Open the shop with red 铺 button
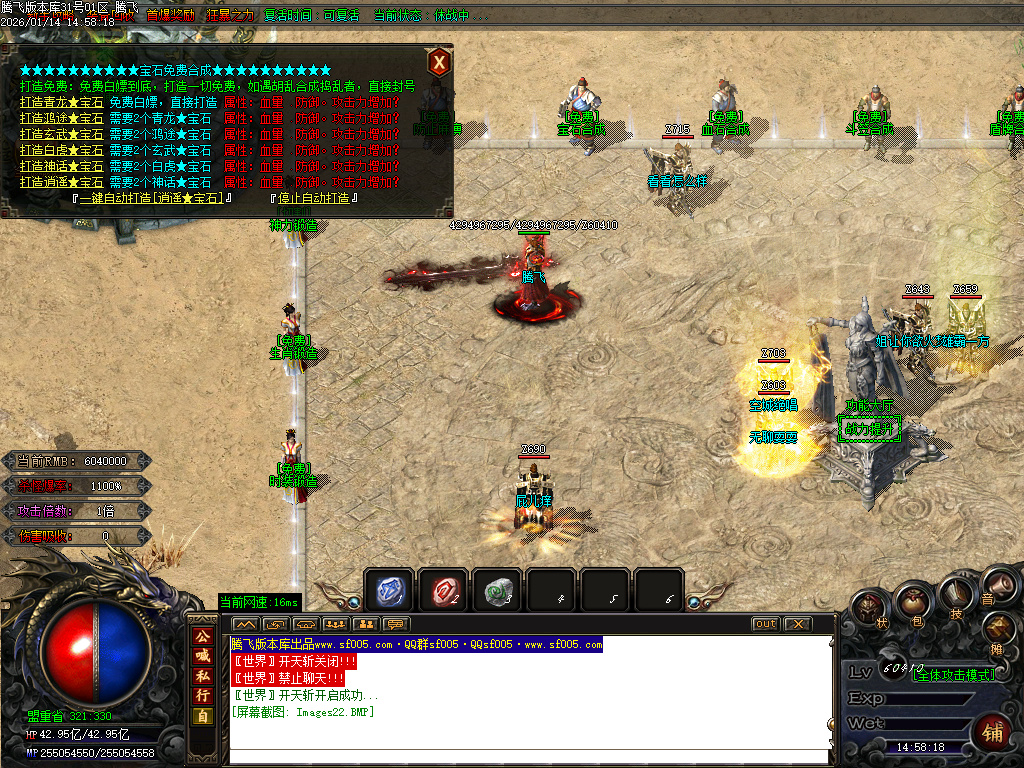Screen dimensions: 1024x768 992,730
